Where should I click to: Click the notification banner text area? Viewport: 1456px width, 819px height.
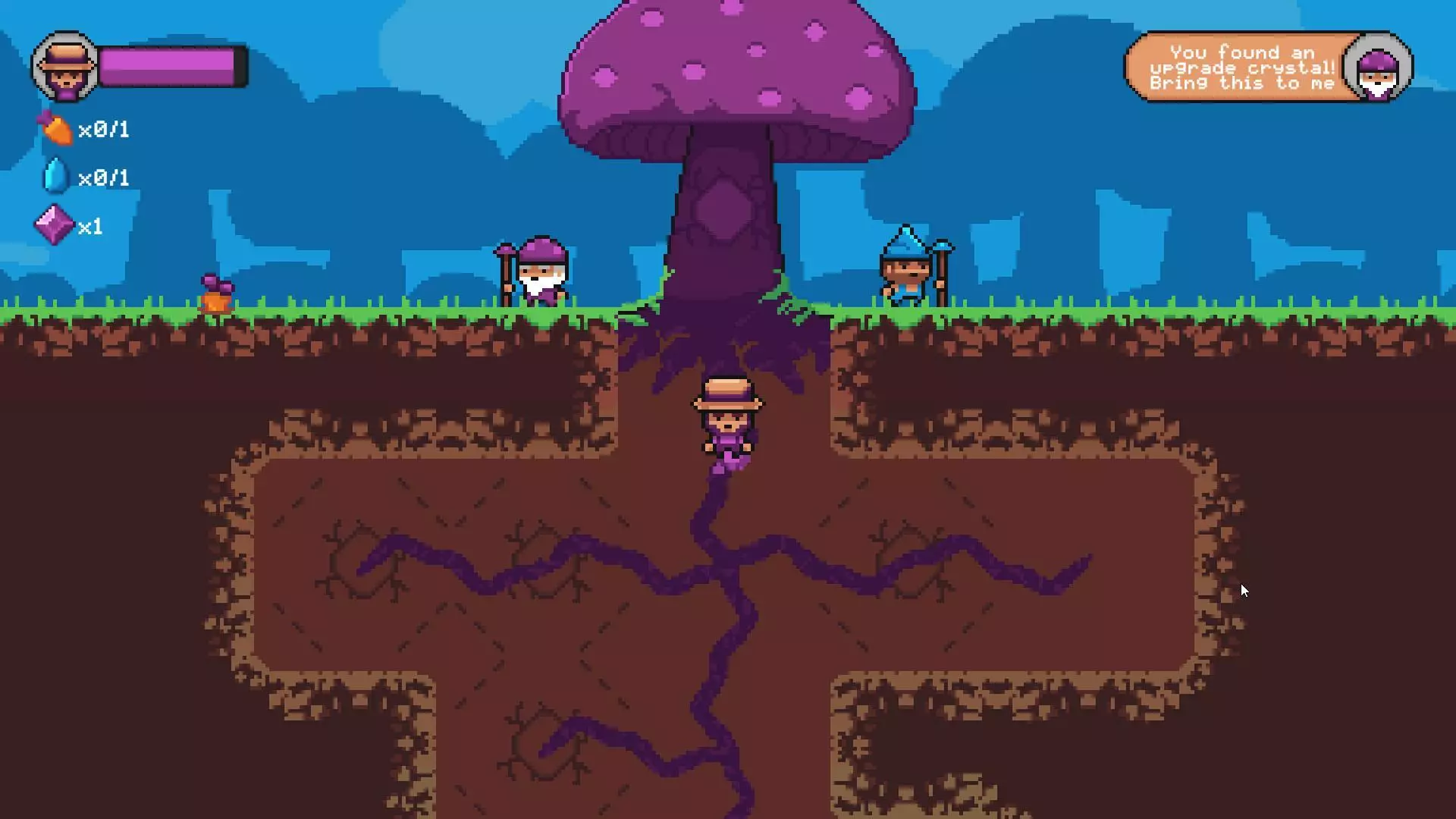1244,67
